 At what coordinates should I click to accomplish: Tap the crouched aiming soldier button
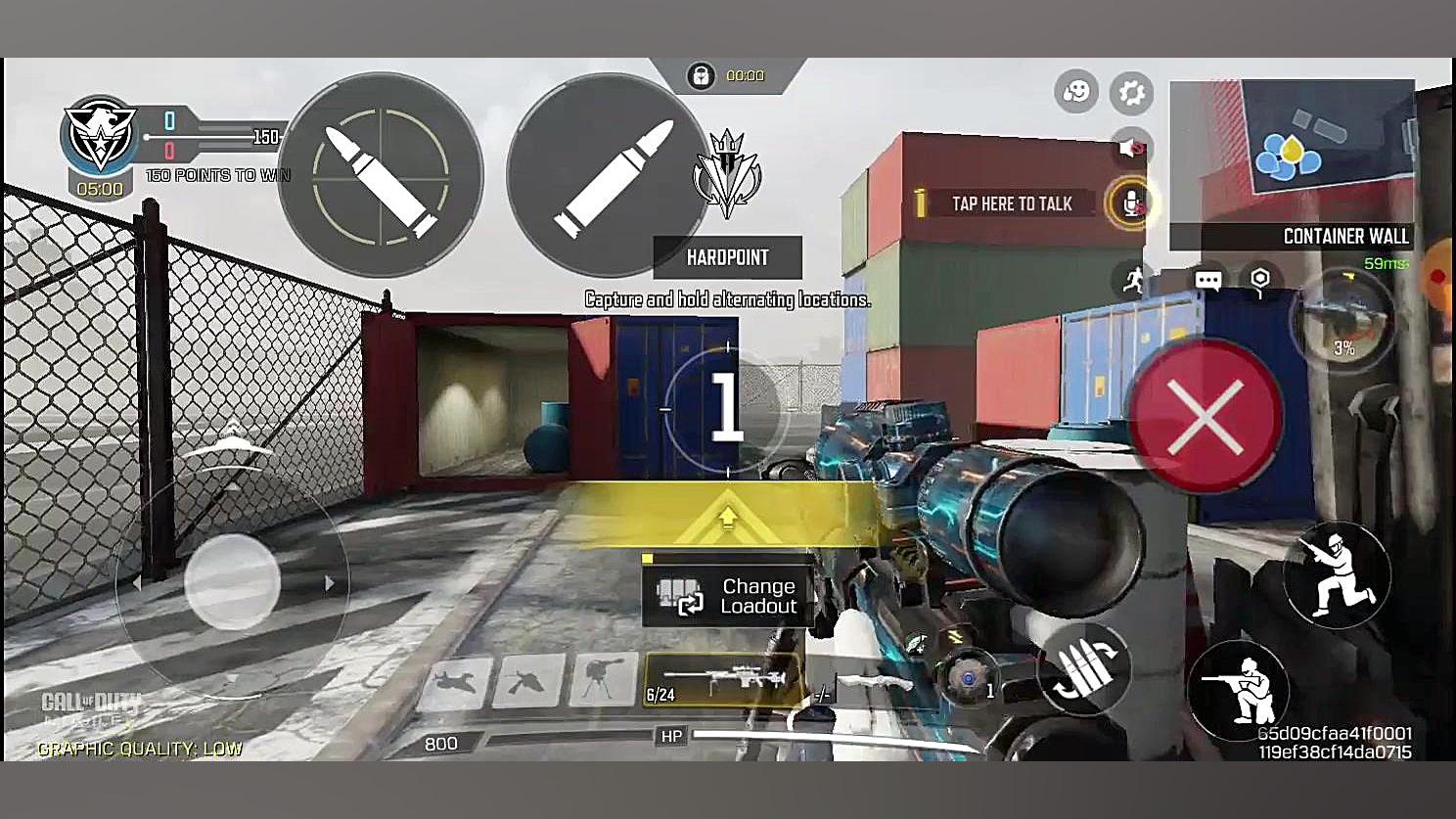pos(1238,689)
